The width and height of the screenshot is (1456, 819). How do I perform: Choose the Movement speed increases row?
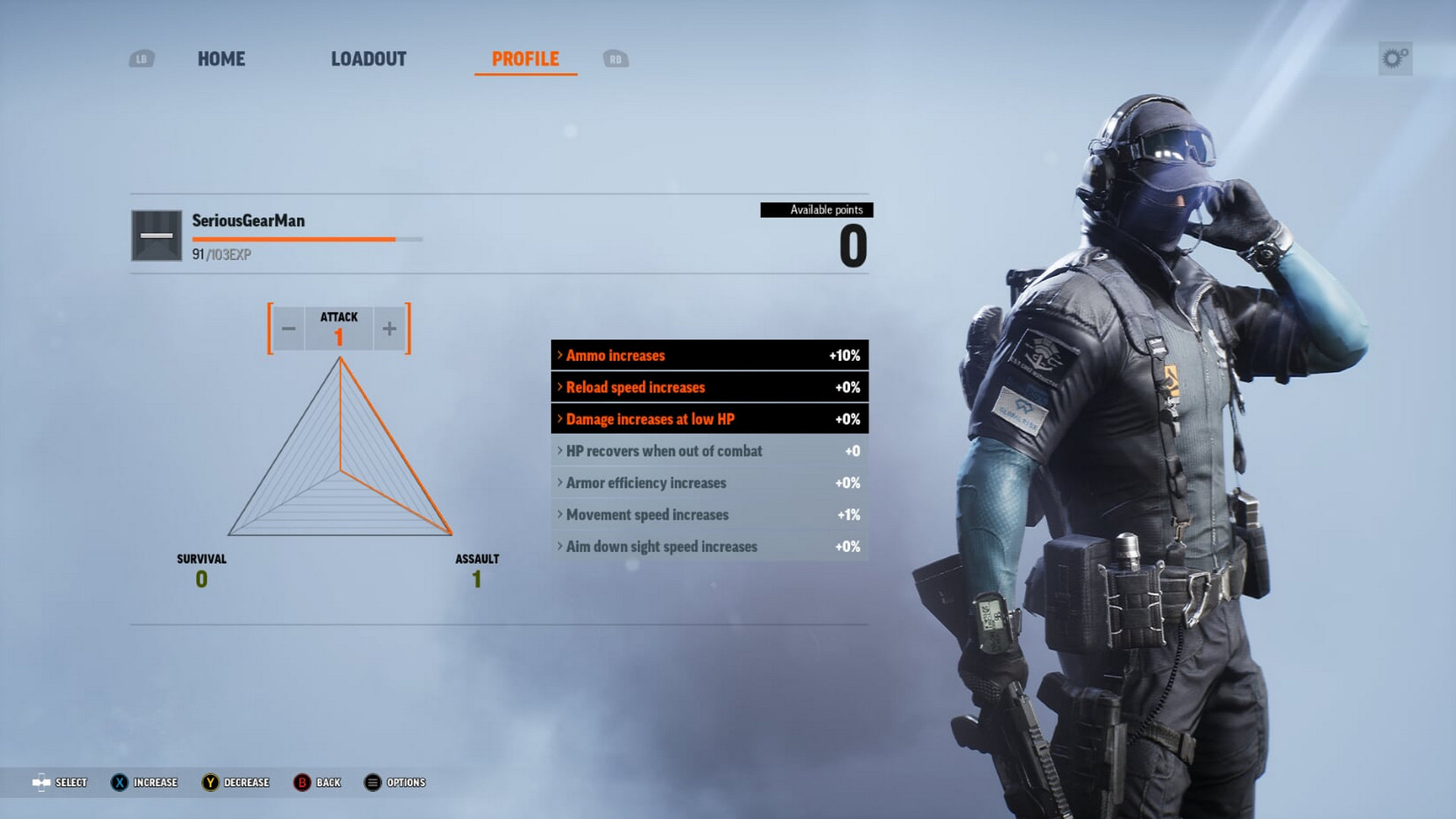709,514
